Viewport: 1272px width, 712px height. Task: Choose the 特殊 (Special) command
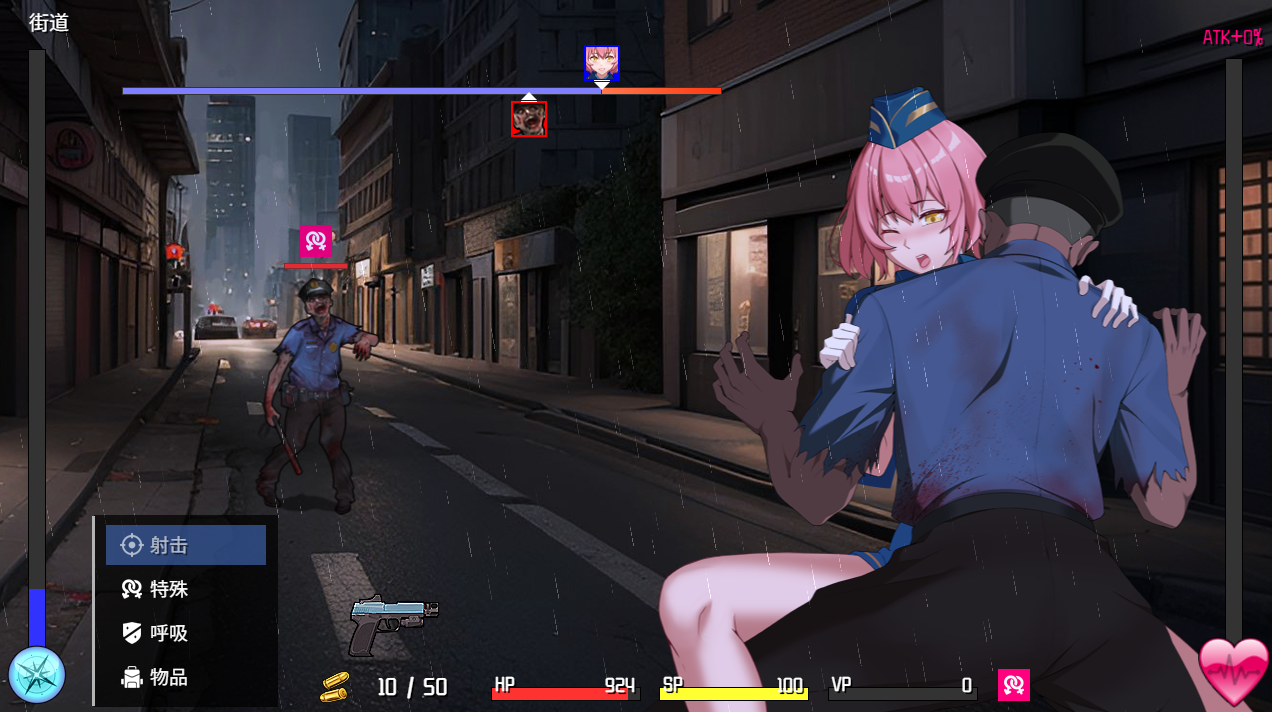point(186,589)
